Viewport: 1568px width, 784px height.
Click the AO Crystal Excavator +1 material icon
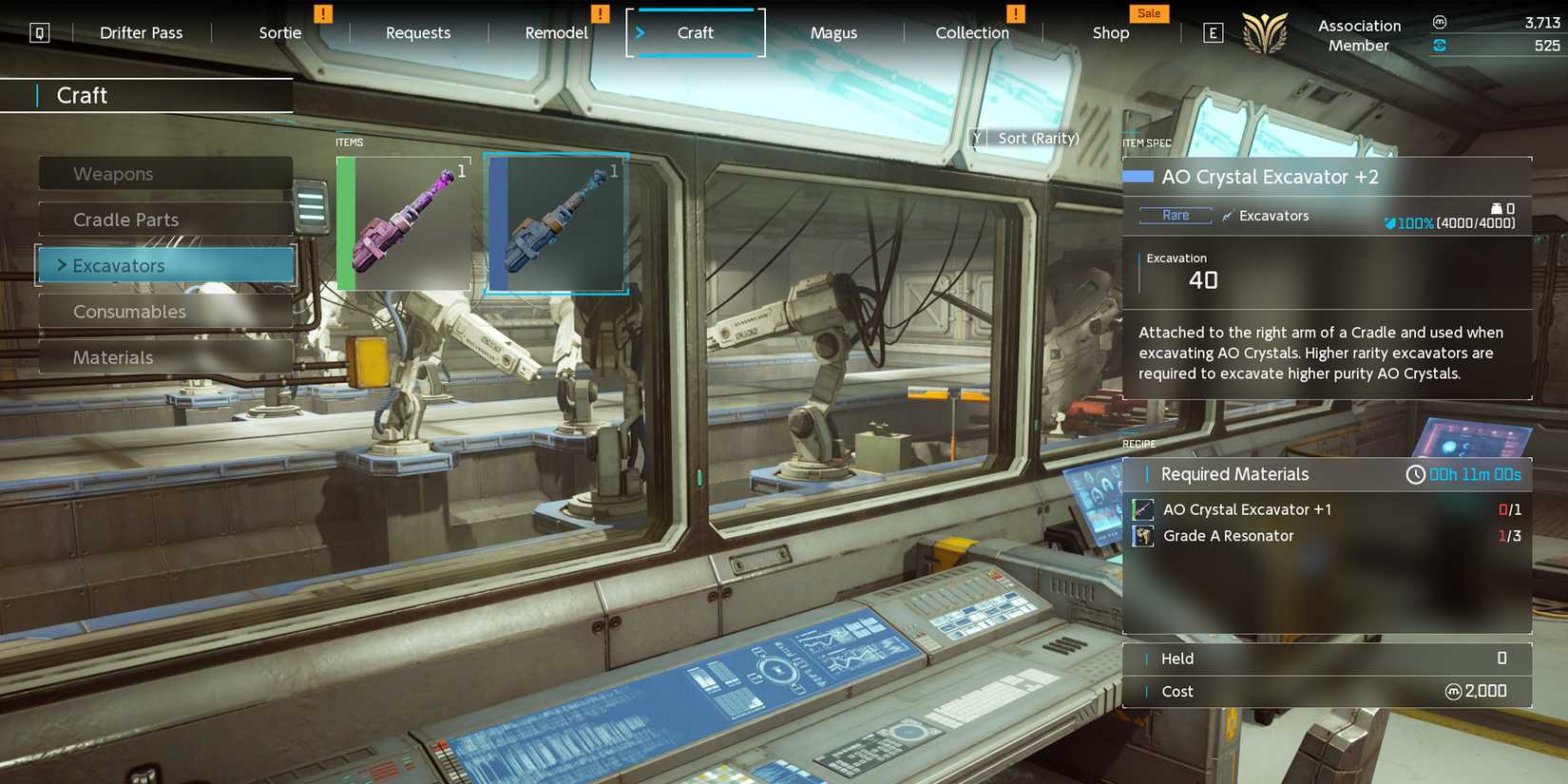[1143, 509]
